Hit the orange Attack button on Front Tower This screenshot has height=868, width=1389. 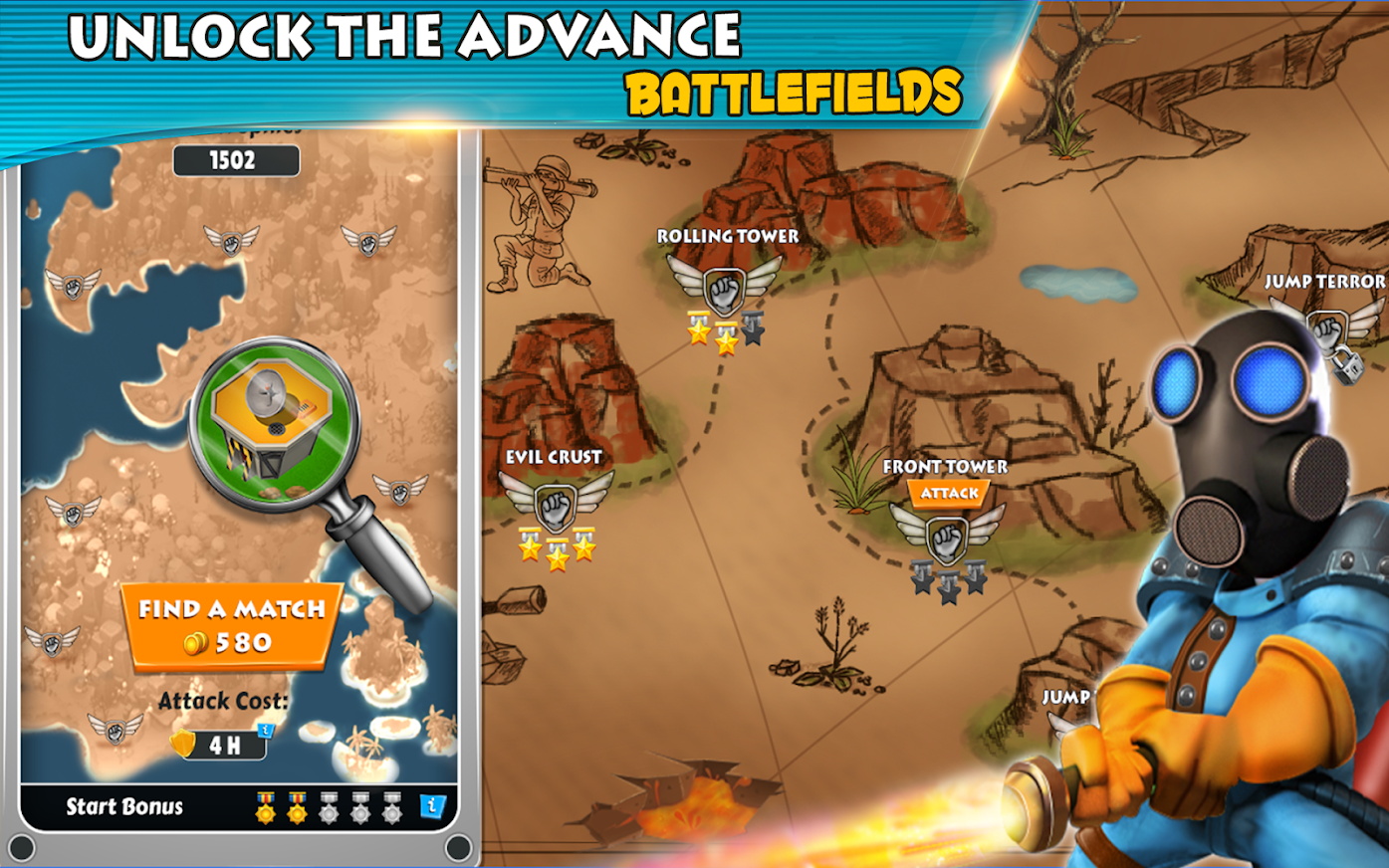coord(948,494)
